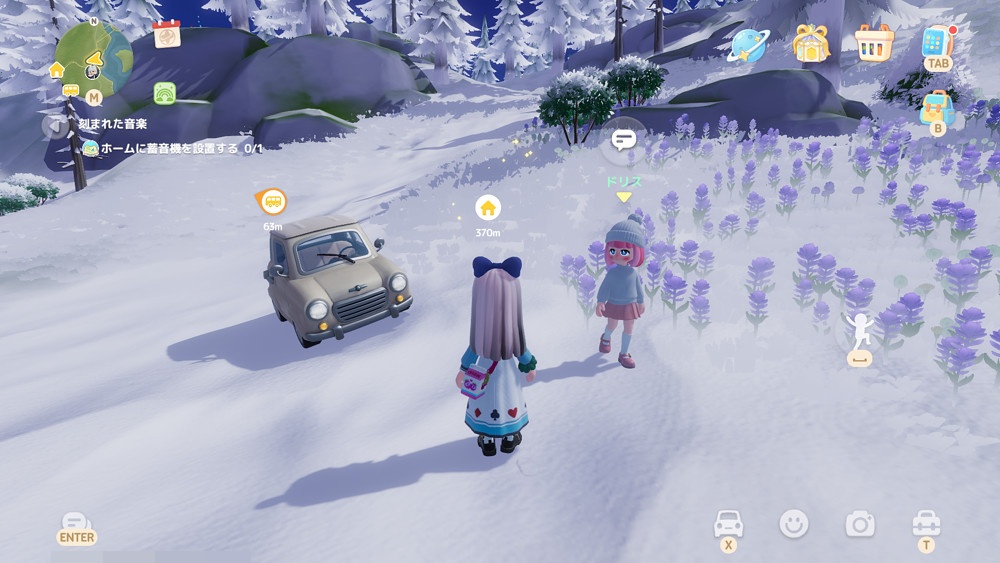Open the smartphone menu
This screenshot has width=1000, height=563.
click(x=937, y=42)
